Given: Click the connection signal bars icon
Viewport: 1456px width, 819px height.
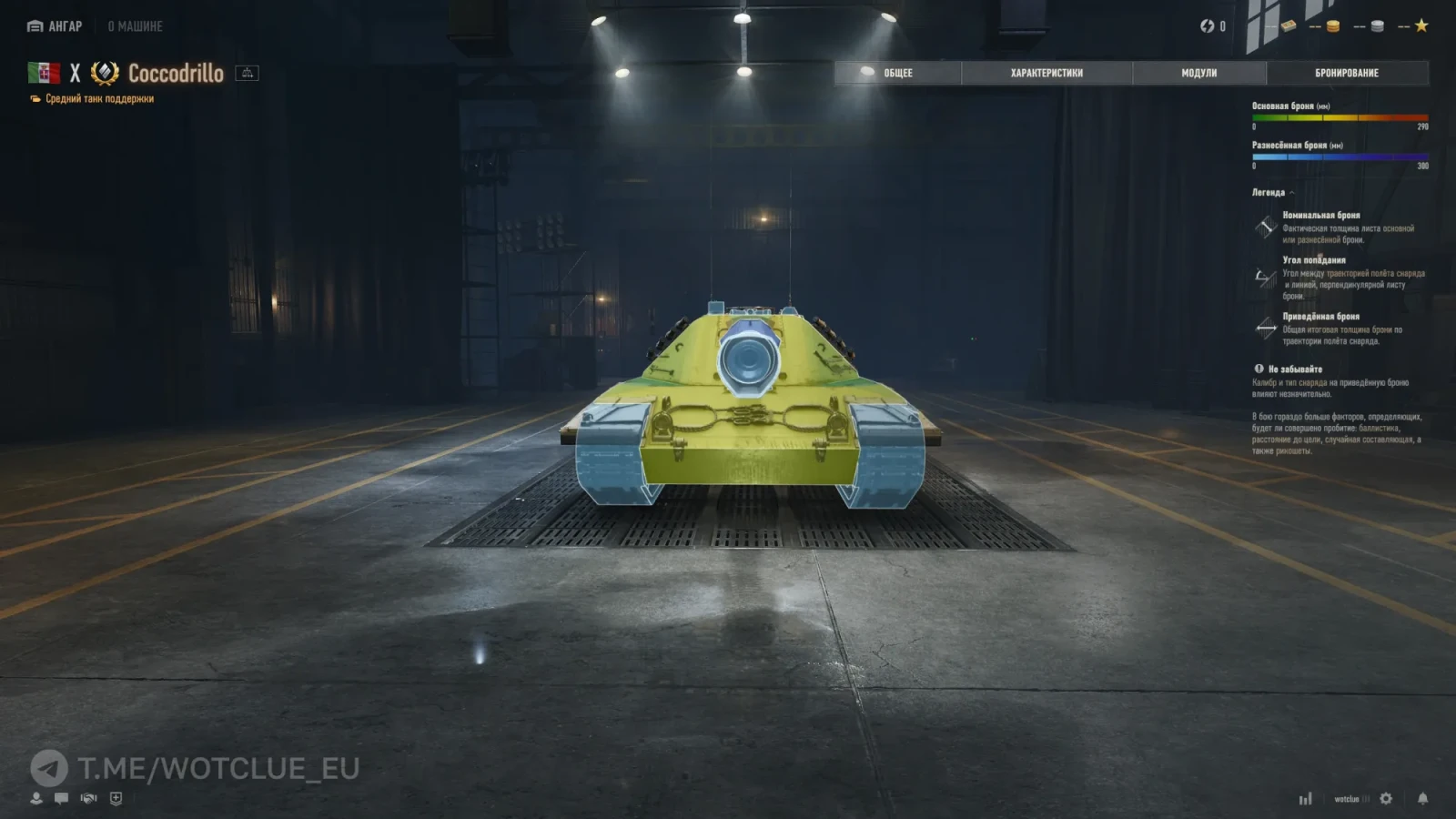Looking at the screenshot, I should (1306, 799).
